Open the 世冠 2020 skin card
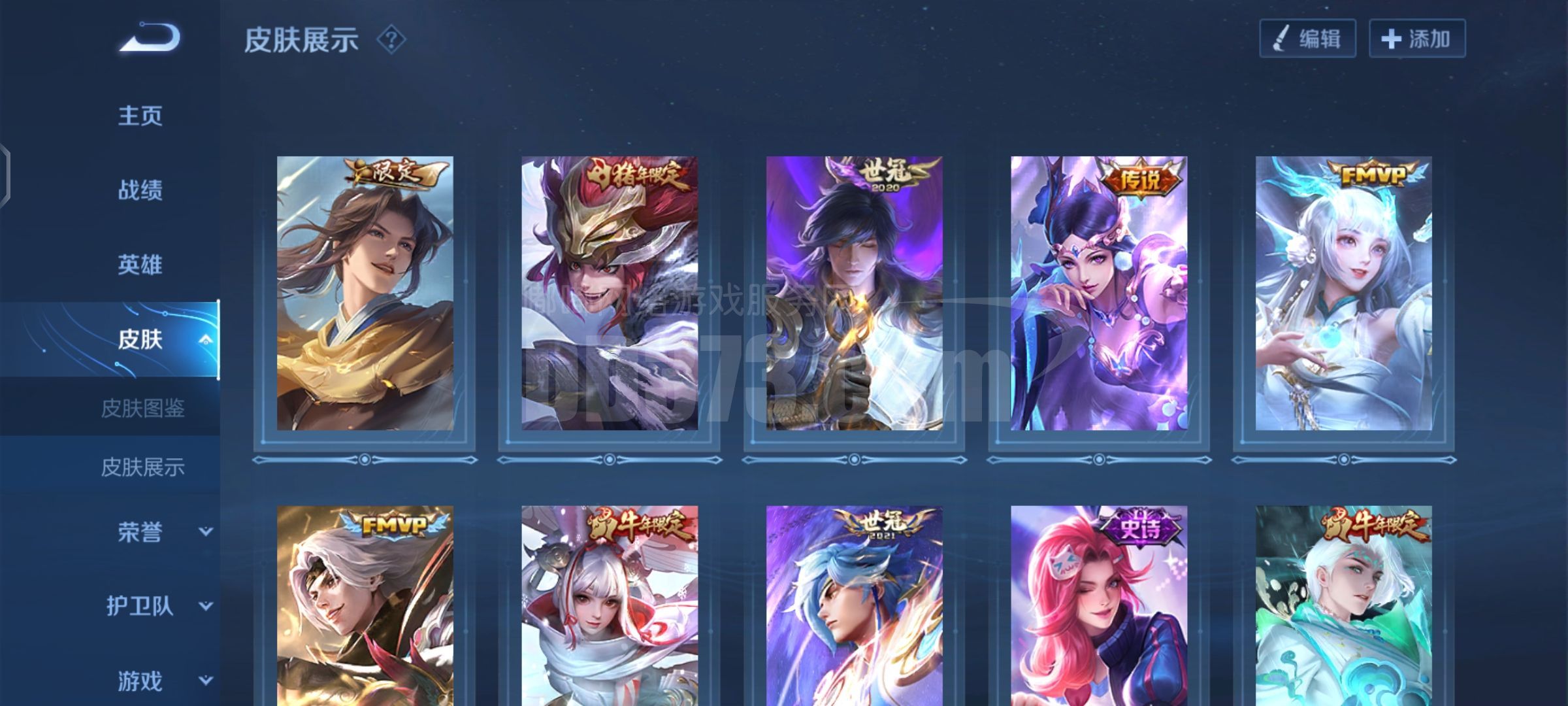 coord(854,294)
